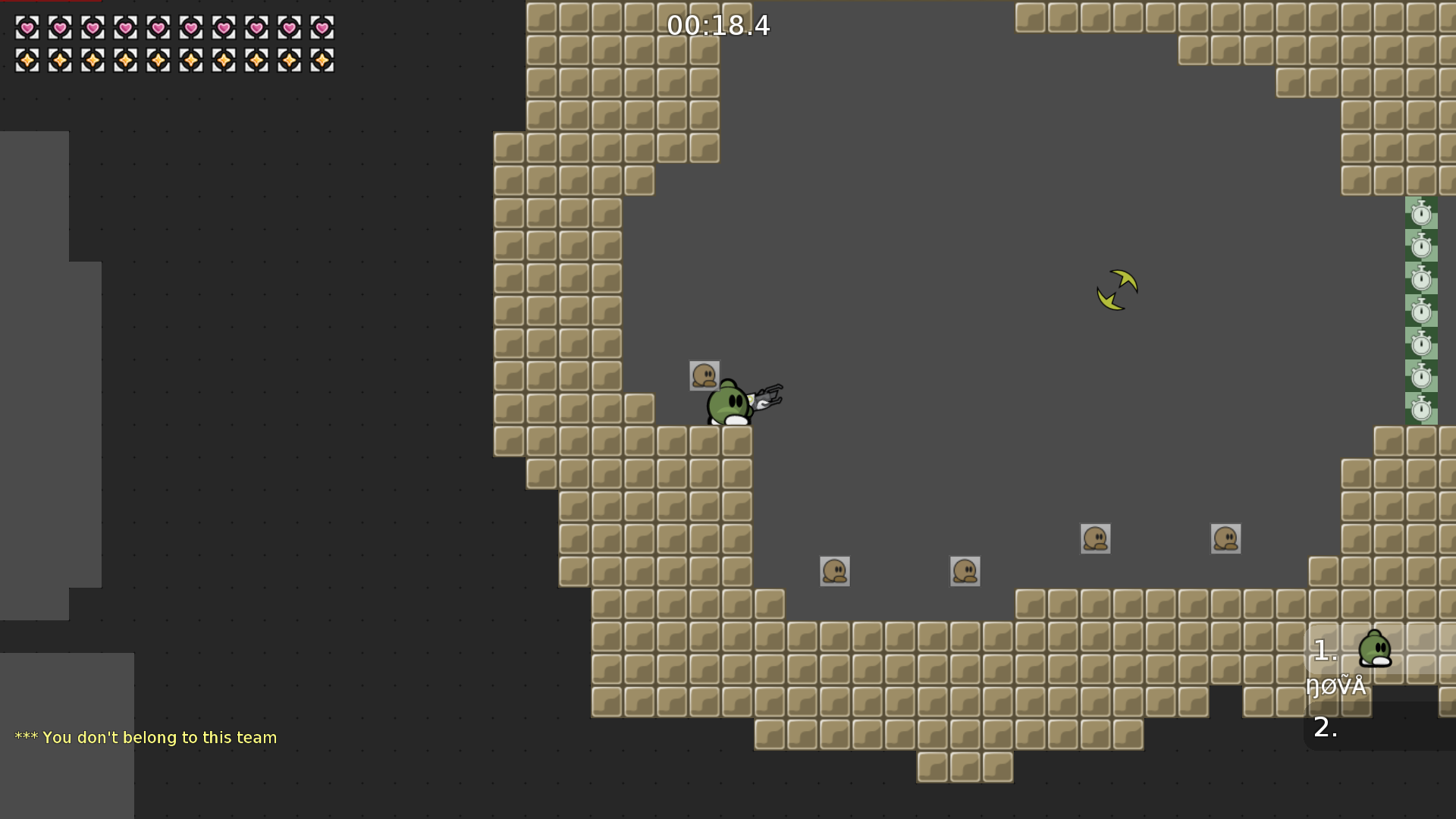This screenshot has width=1456, height=819.
Task: Click the leftmost spawn marker on the lower floor
Action: click(836, 570)
